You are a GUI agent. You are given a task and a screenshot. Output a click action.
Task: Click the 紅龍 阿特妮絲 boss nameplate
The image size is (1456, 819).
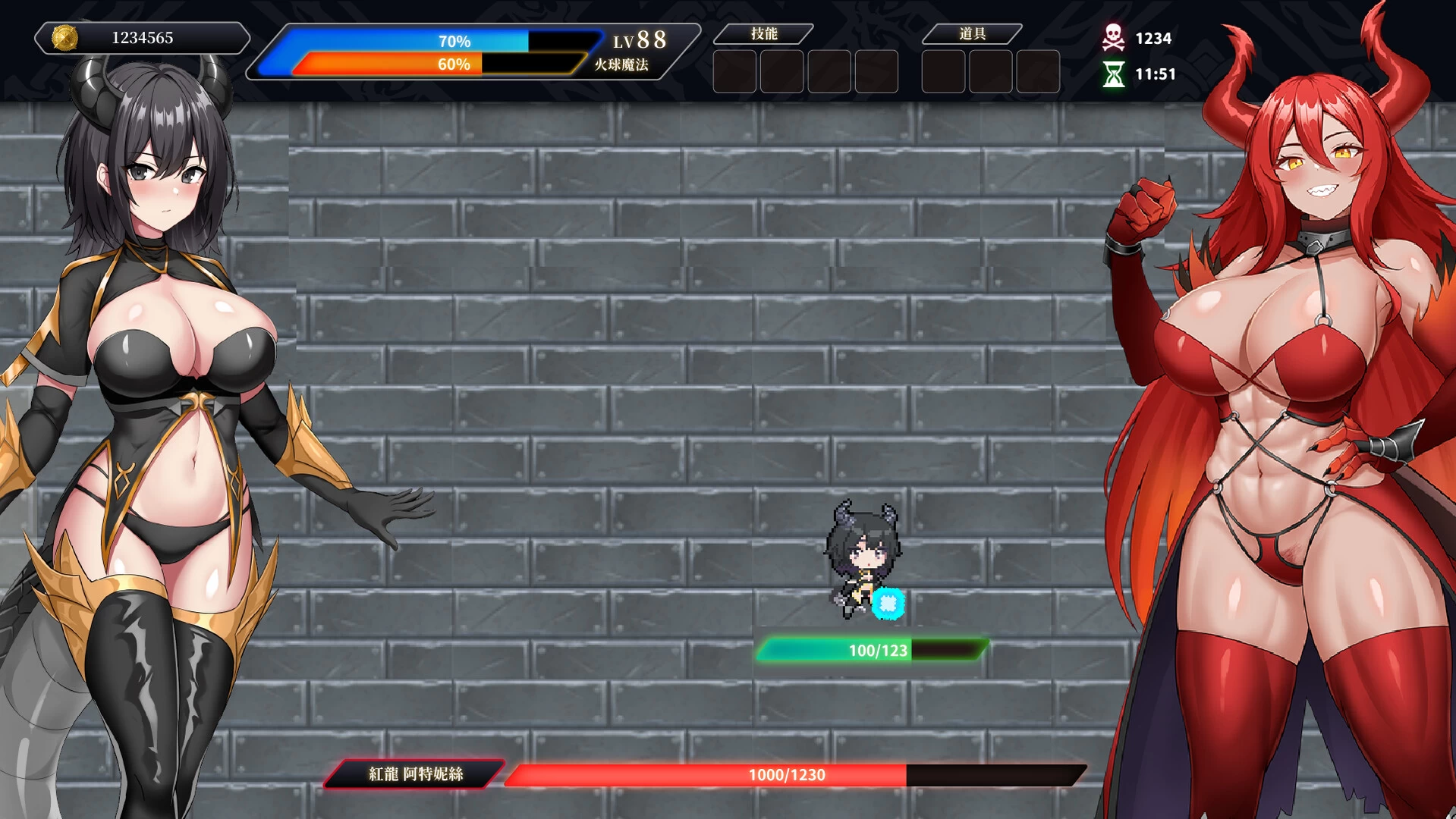pos(414,776)
